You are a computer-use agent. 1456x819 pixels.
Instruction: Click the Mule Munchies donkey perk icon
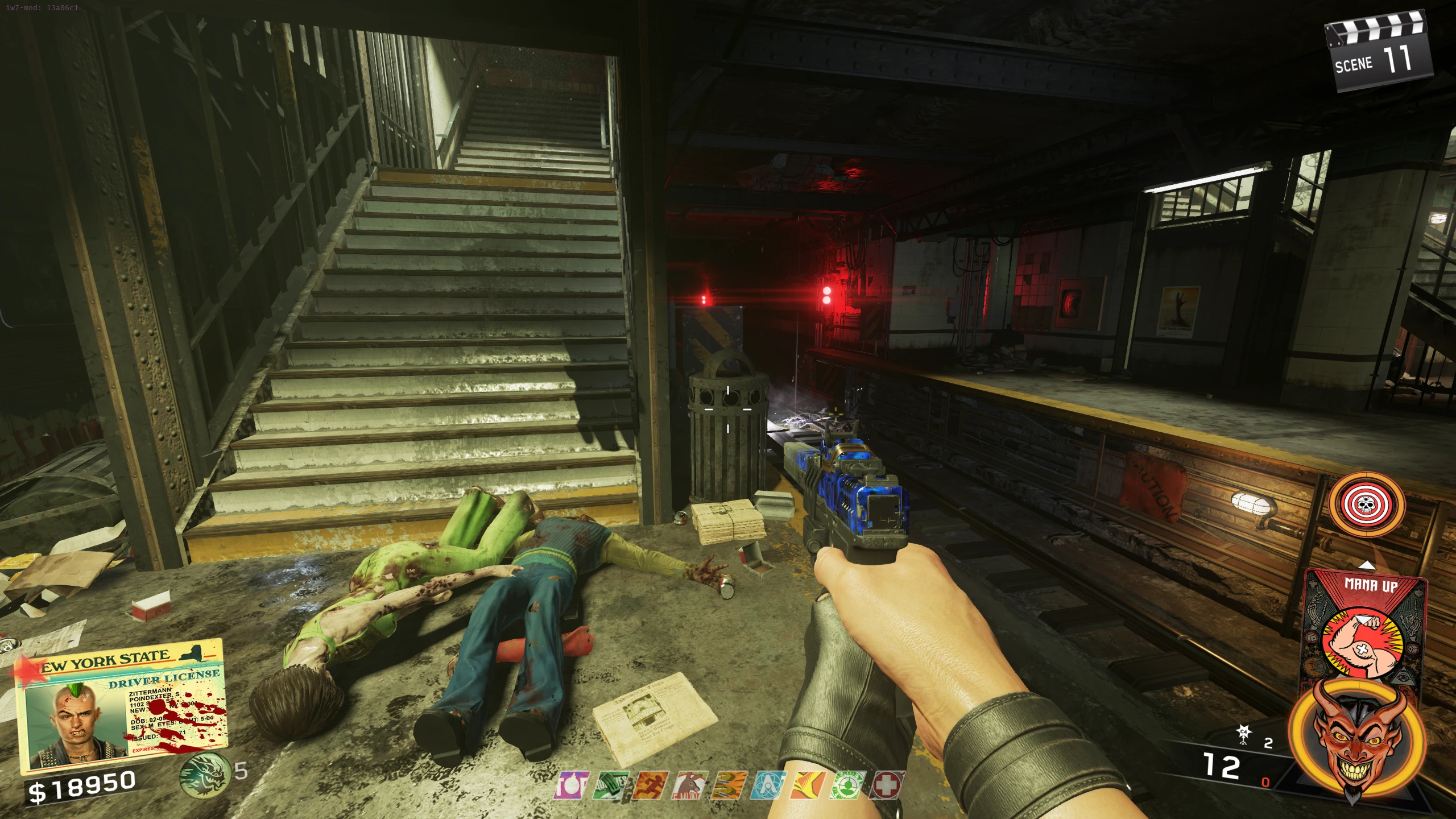pyautogui.click(x=689, y=785)
